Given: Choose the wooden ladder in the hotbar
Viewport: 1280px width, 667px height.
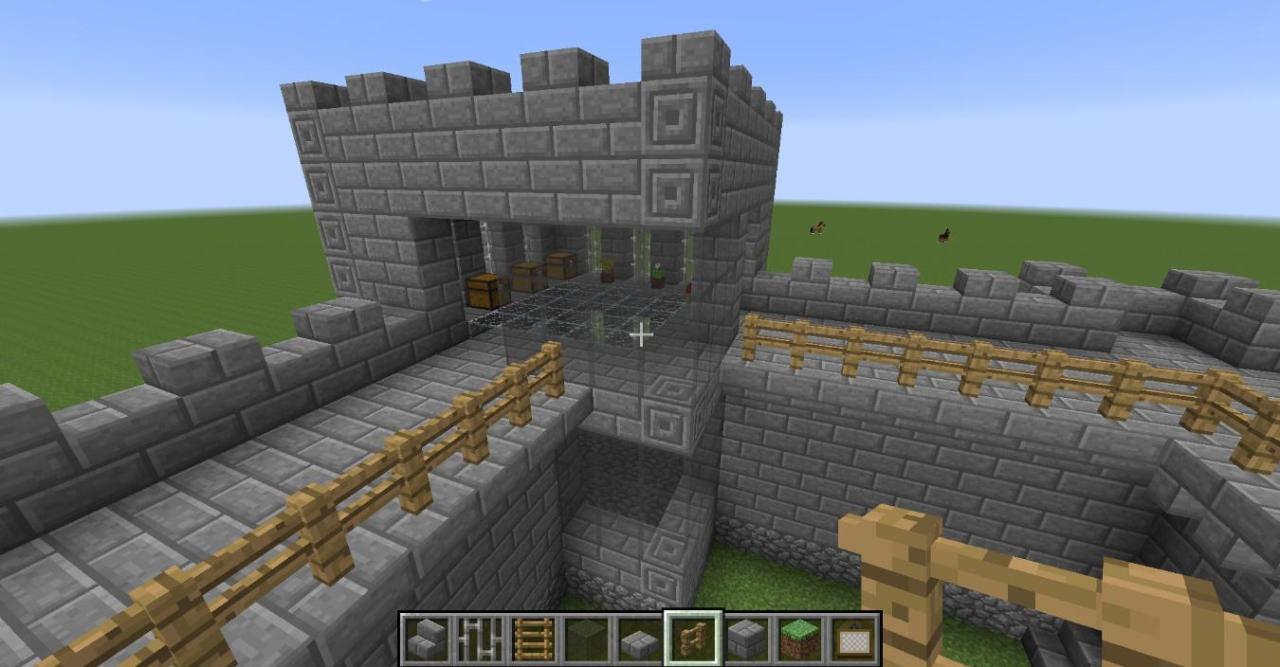Looking at the screenshot, I should [x=533, y=638].
